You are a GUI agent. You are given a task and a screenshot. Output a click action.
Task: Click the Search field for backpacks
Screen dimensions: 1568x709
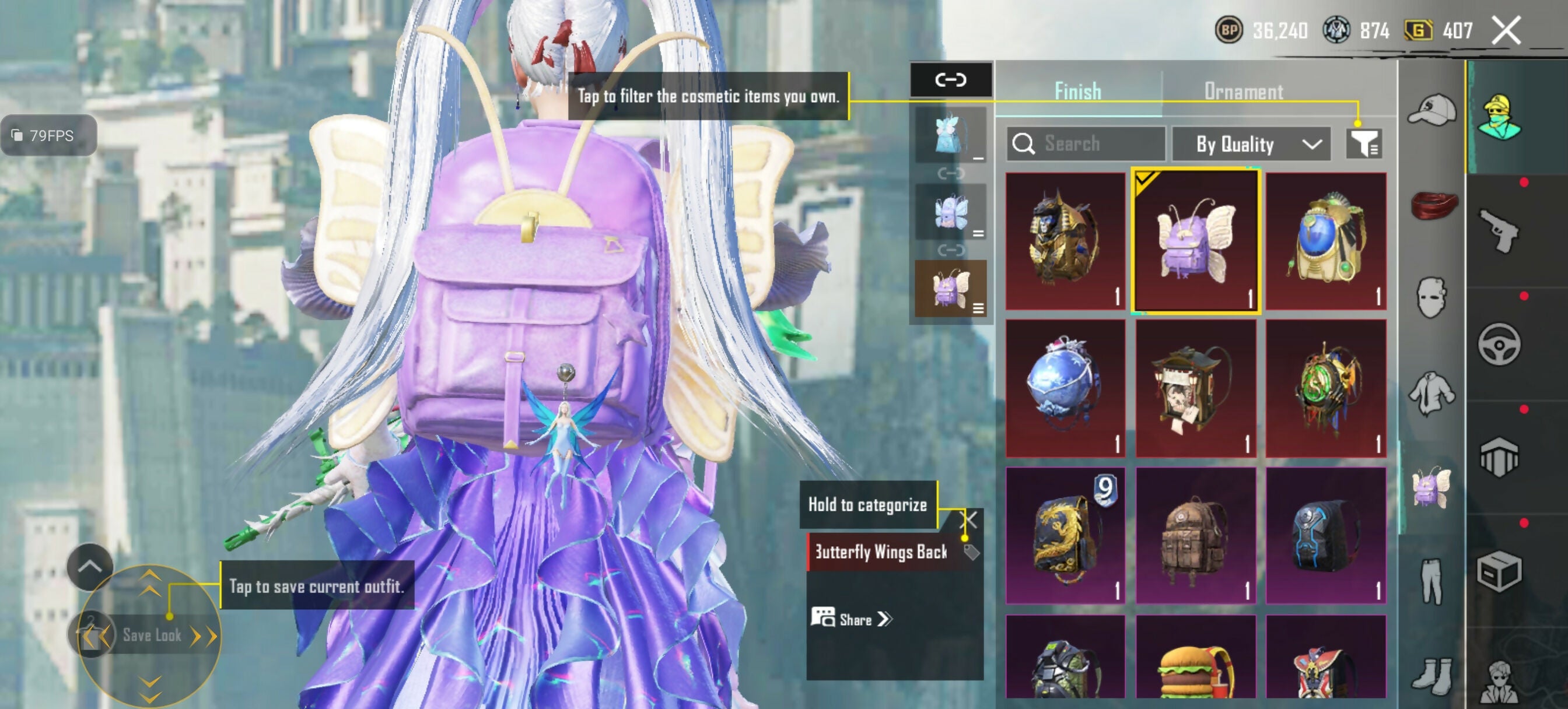coord(1086,143)
